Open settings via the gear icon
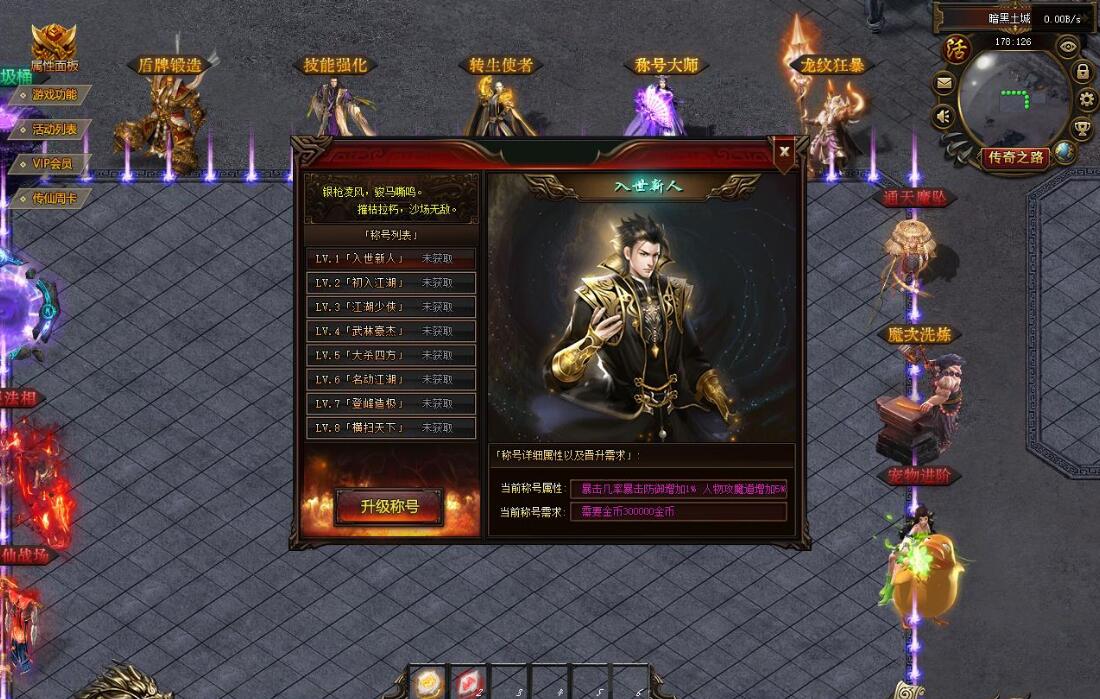The height and width of the screenshot is (699, 1100). tap(1088, 99)
